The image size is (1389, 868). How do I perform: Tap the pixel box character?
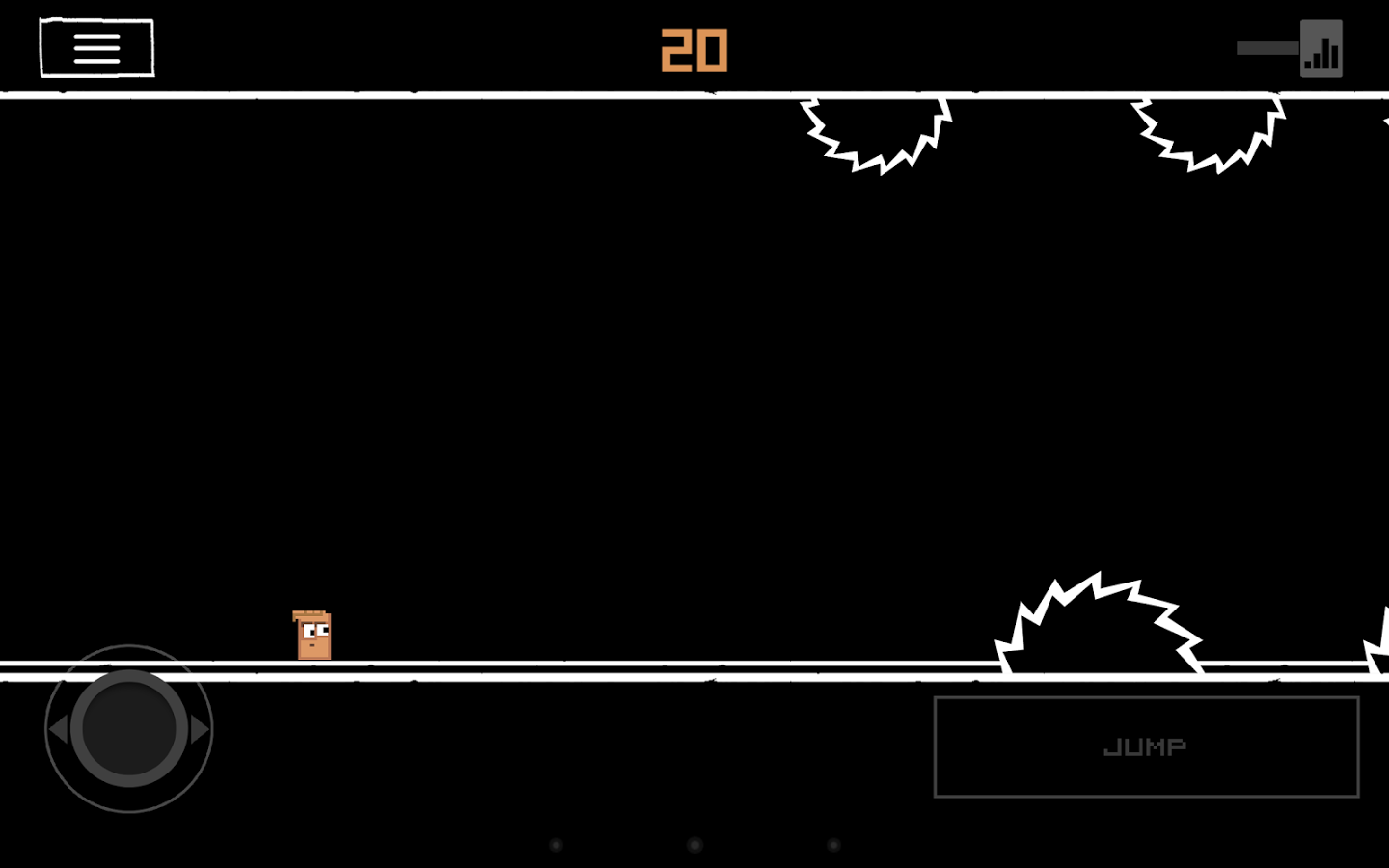311,635
